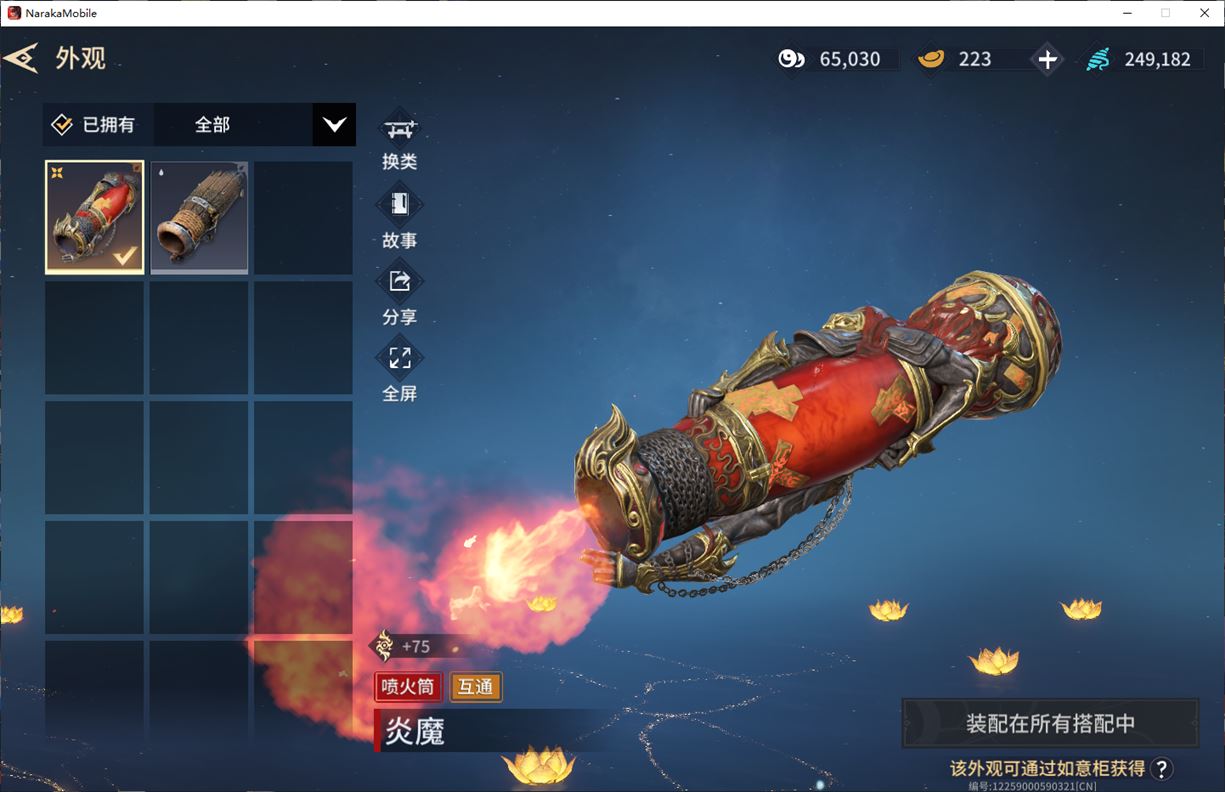This screenshot has width=1225, height=792.
Task: Open the question mark help for 如意柜
Action: coord(1161,768)
